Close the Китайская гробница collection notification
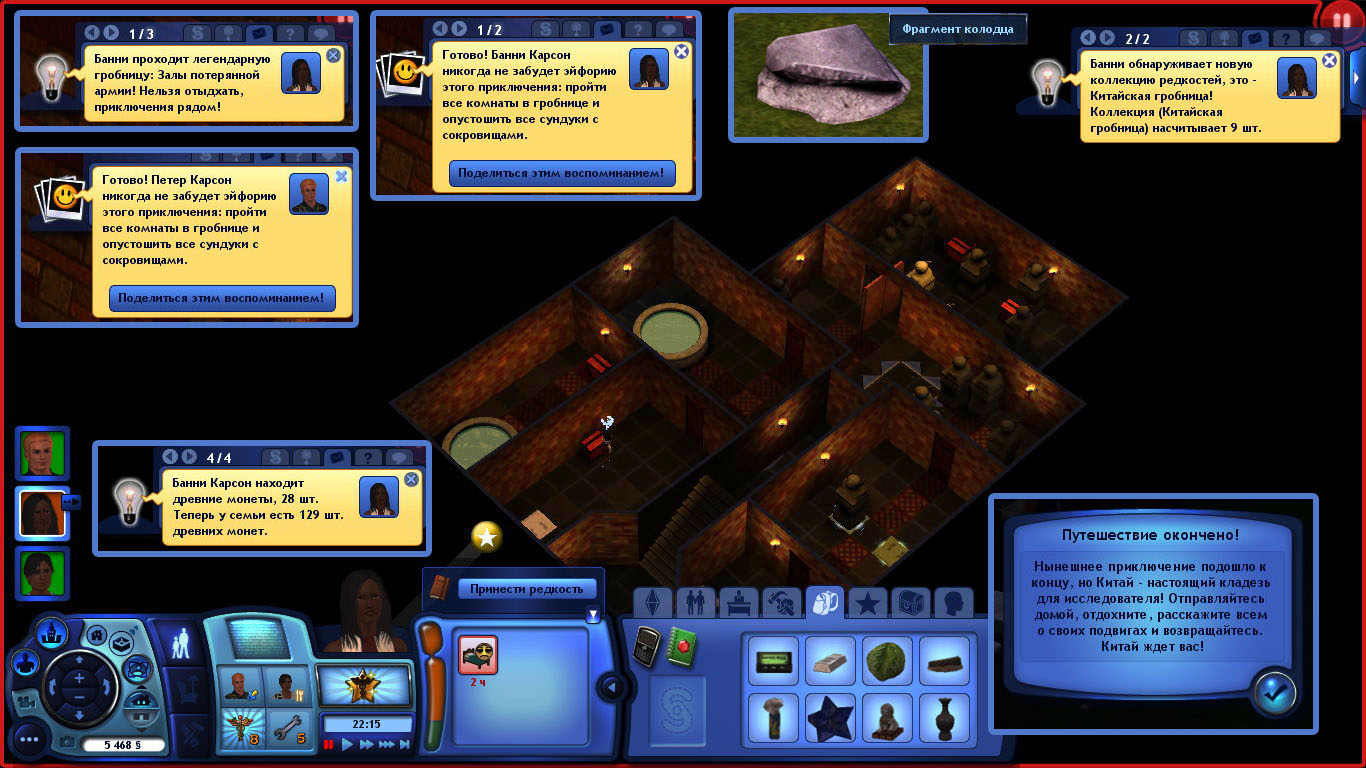 point(1329,60)
